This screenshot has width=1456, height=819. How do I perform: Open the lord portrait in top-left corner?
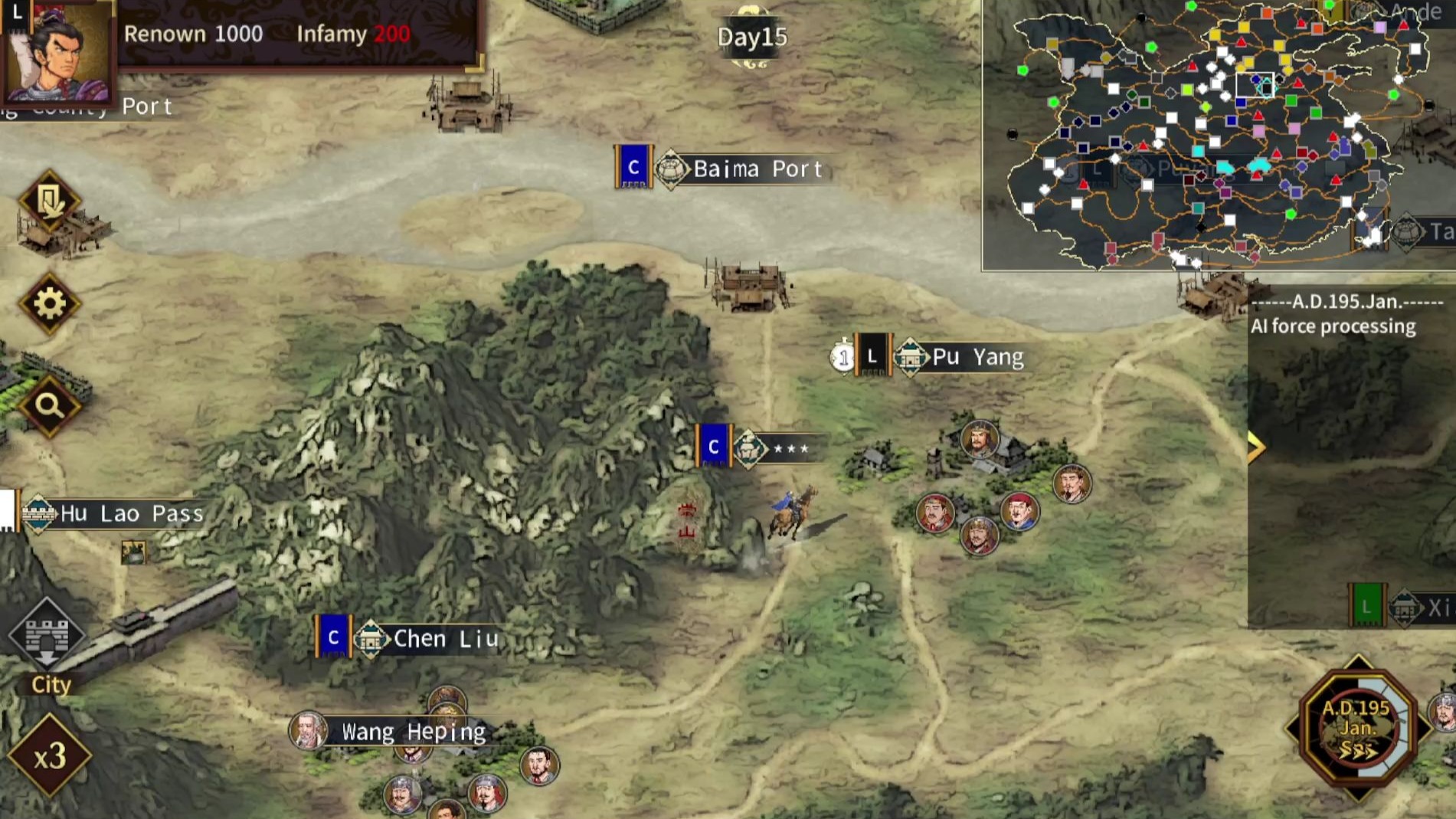tap(60, 52)
